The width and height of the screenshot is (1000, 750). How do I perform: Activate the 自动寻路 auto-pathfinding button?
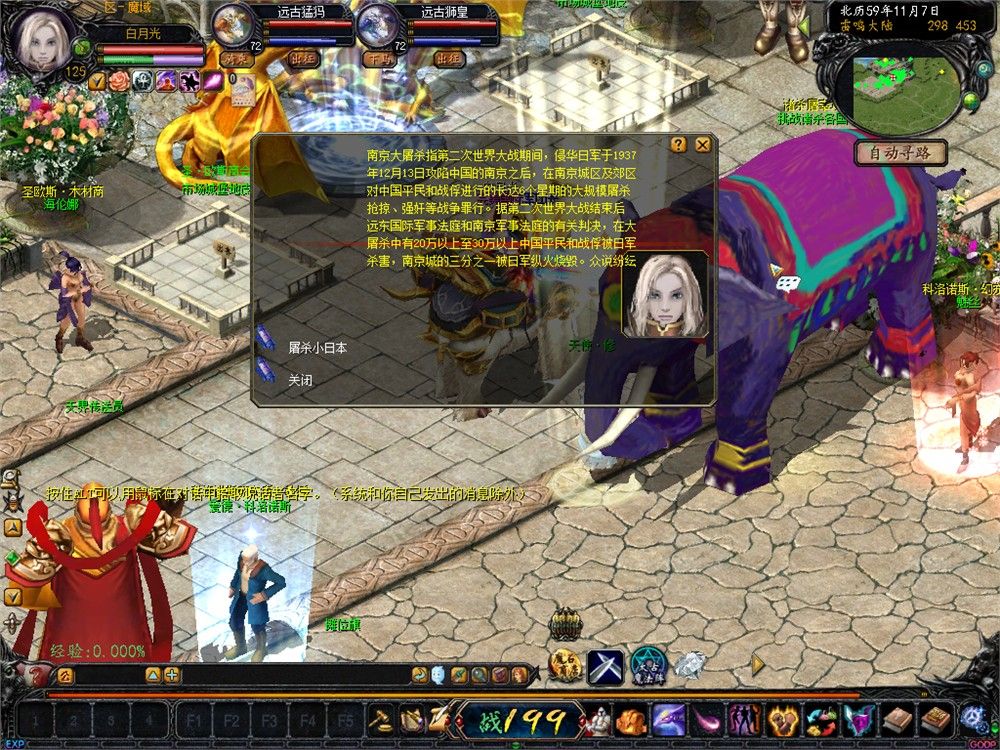click(x=900, y=153)
